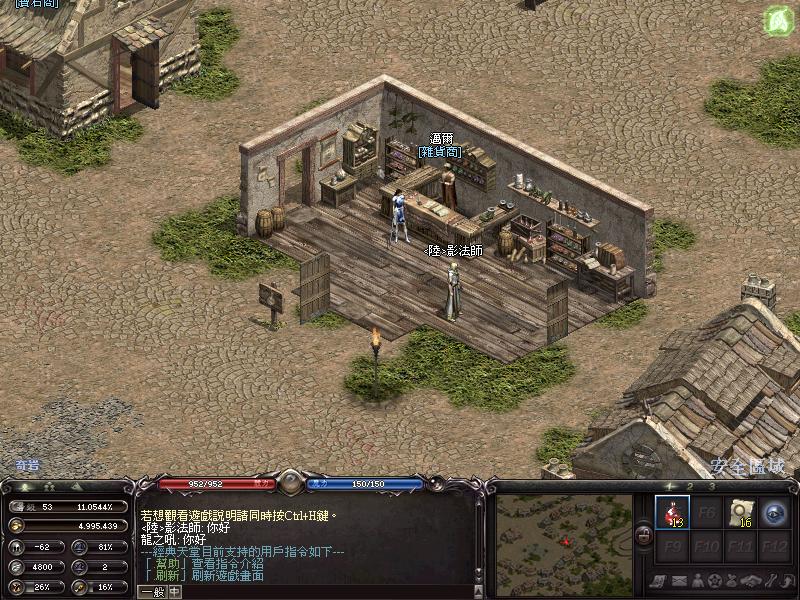Viewport: 800px width, 600px height.
Task: Use the red potion hotkey slot
Action: click(672, 513)
